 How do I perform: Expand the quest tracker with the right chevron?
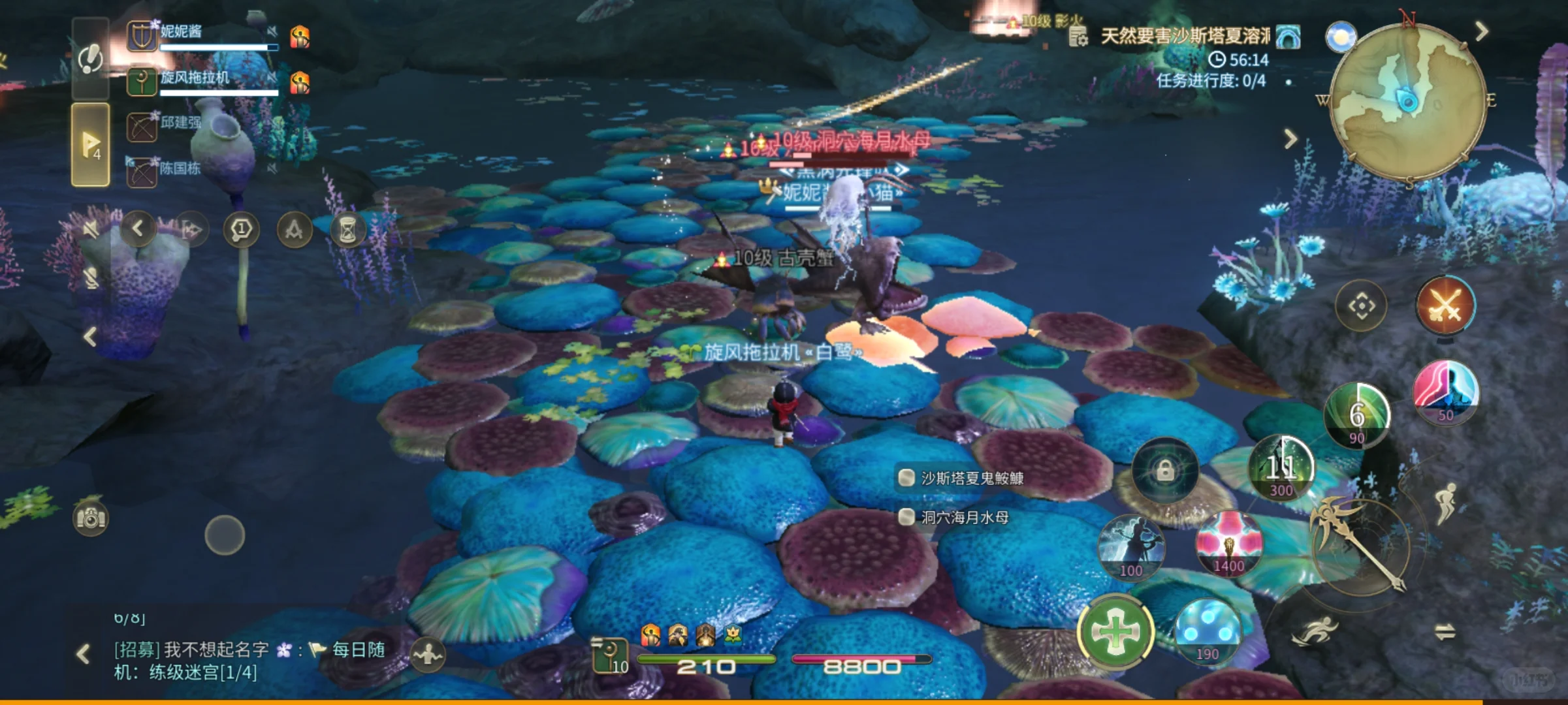coord(1289,139)
